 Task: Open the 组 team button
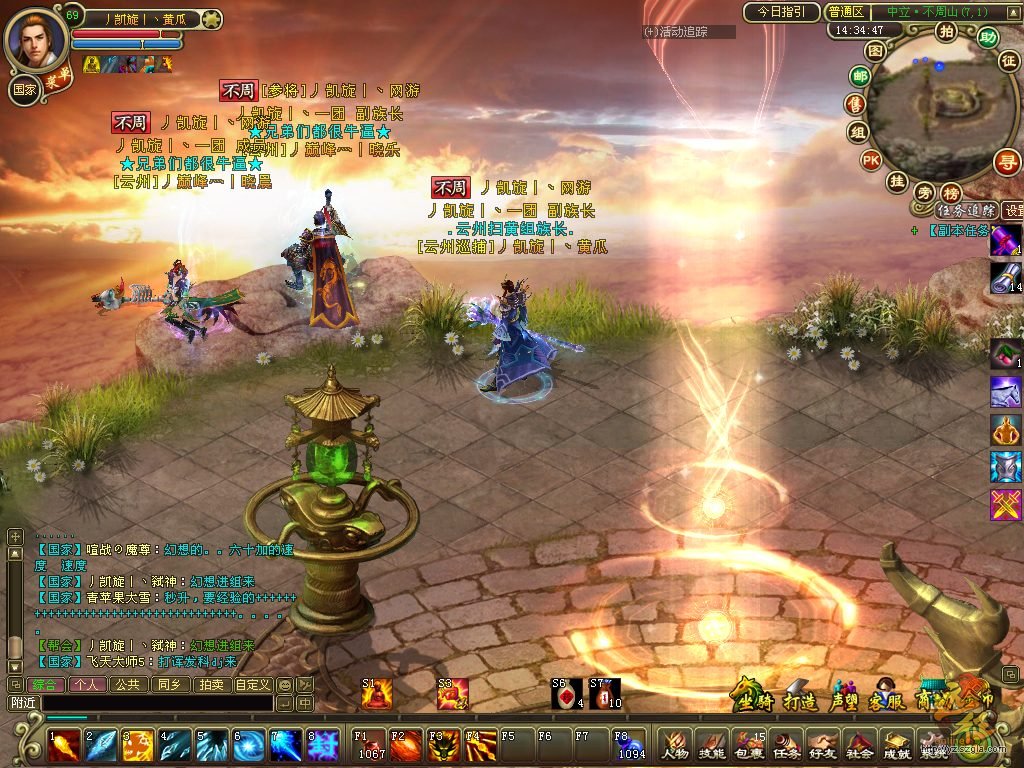[x=858, y=132]
